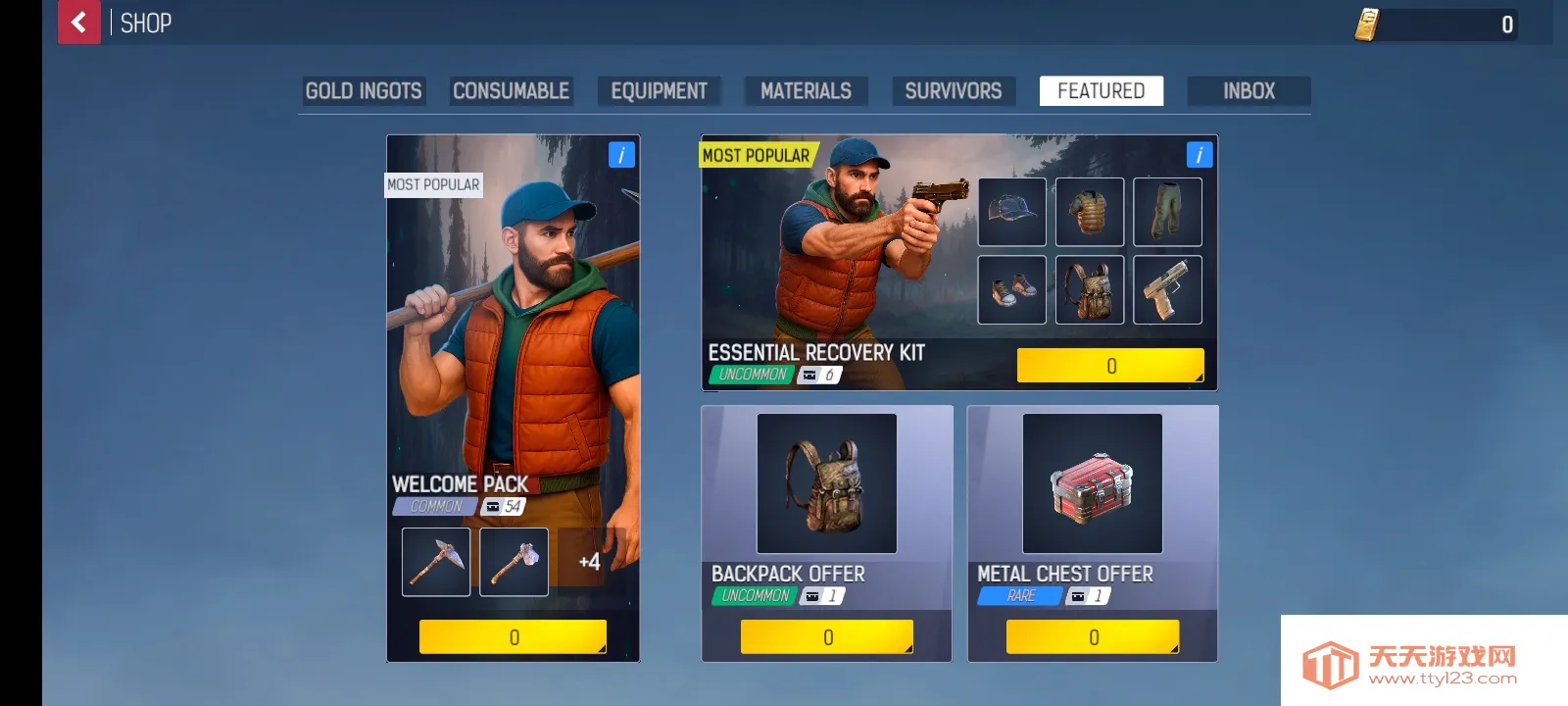Viewport: 1568px width, 706px height.
Task: Switch to the Inbox tab
Action: [x=1249, y=91]
